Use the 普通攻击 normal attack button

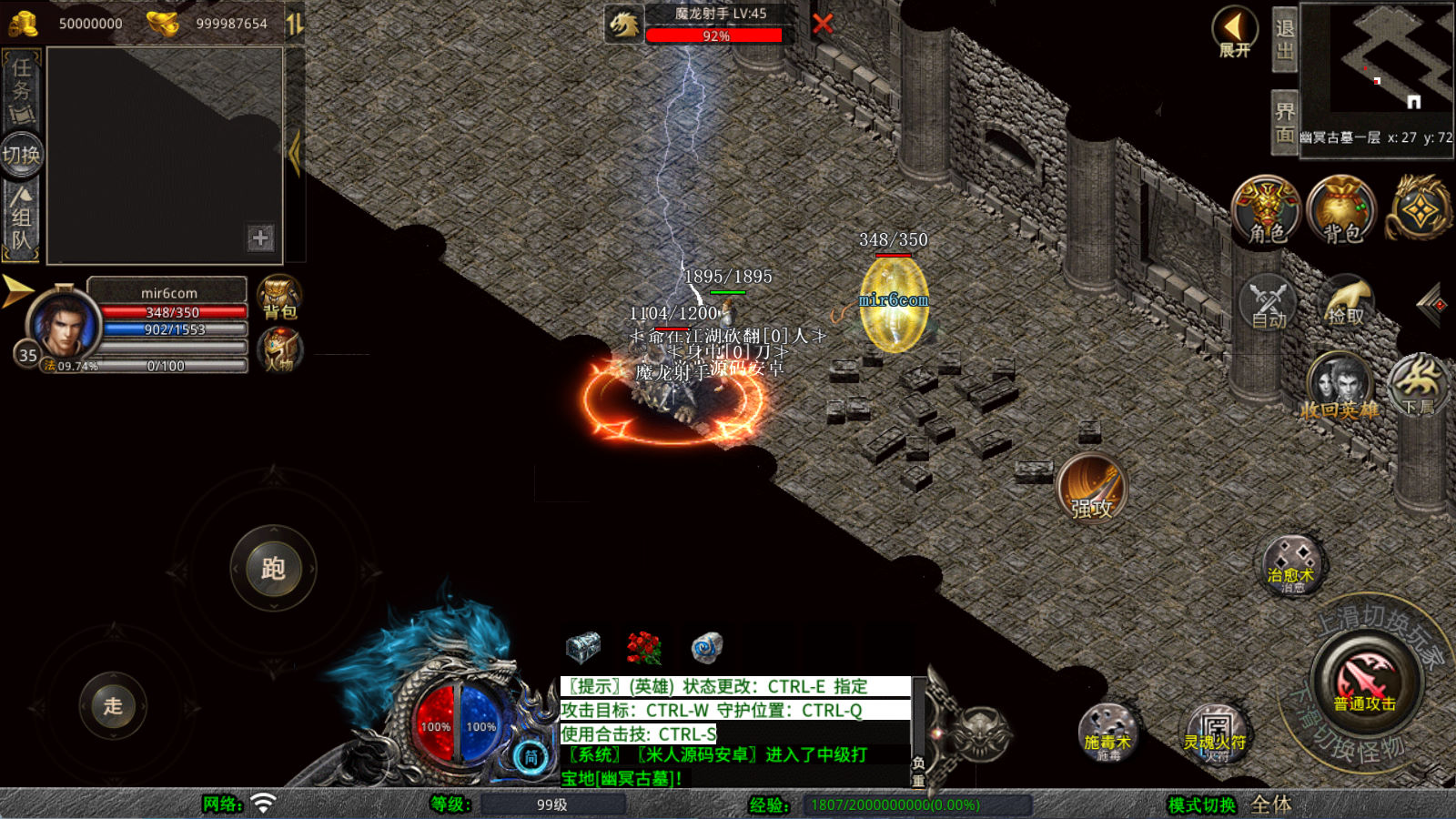point(1365,681)
